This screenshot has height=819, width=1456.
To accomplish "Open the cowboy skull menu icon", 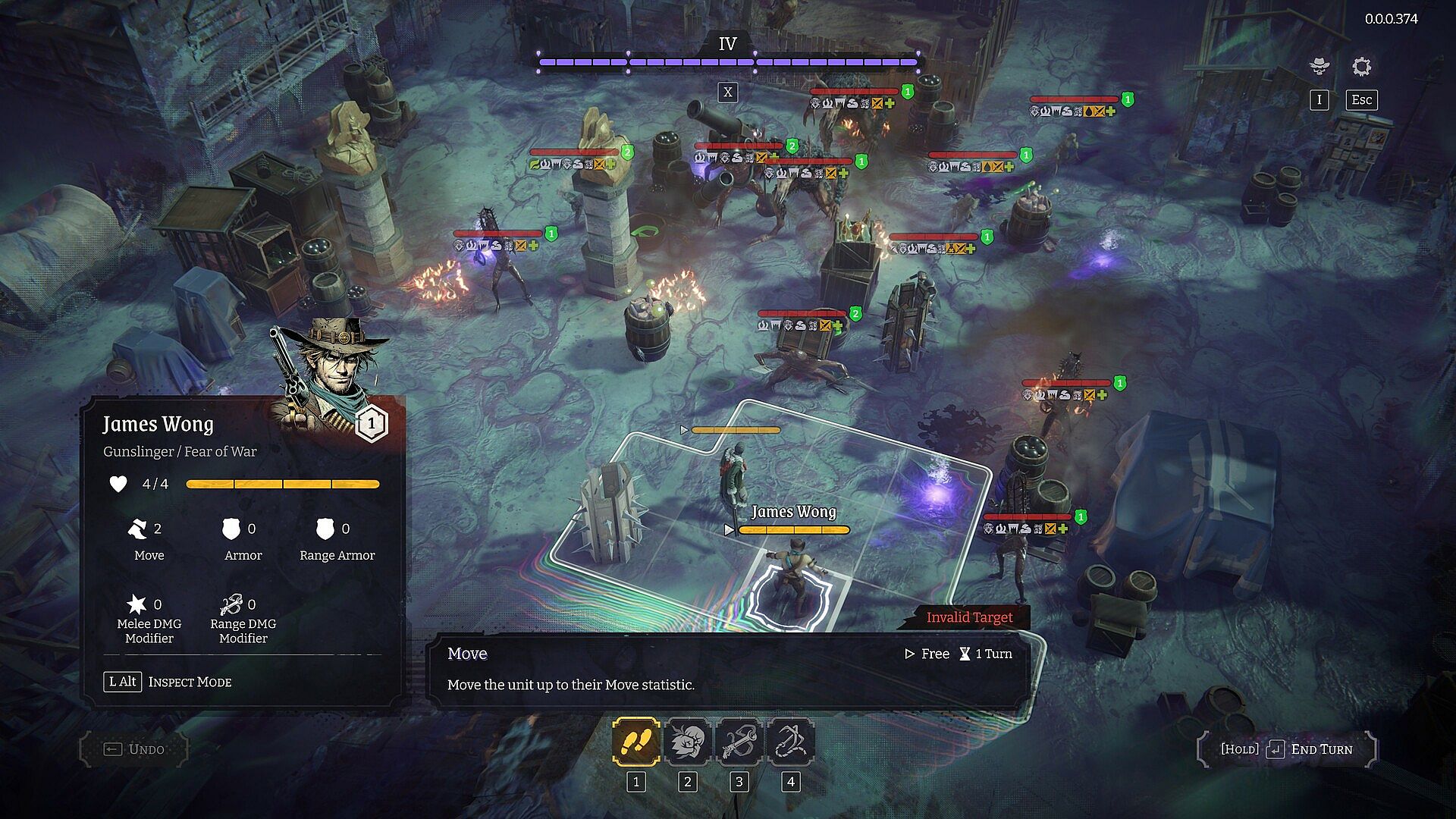I will click(x=1319, y=67).
